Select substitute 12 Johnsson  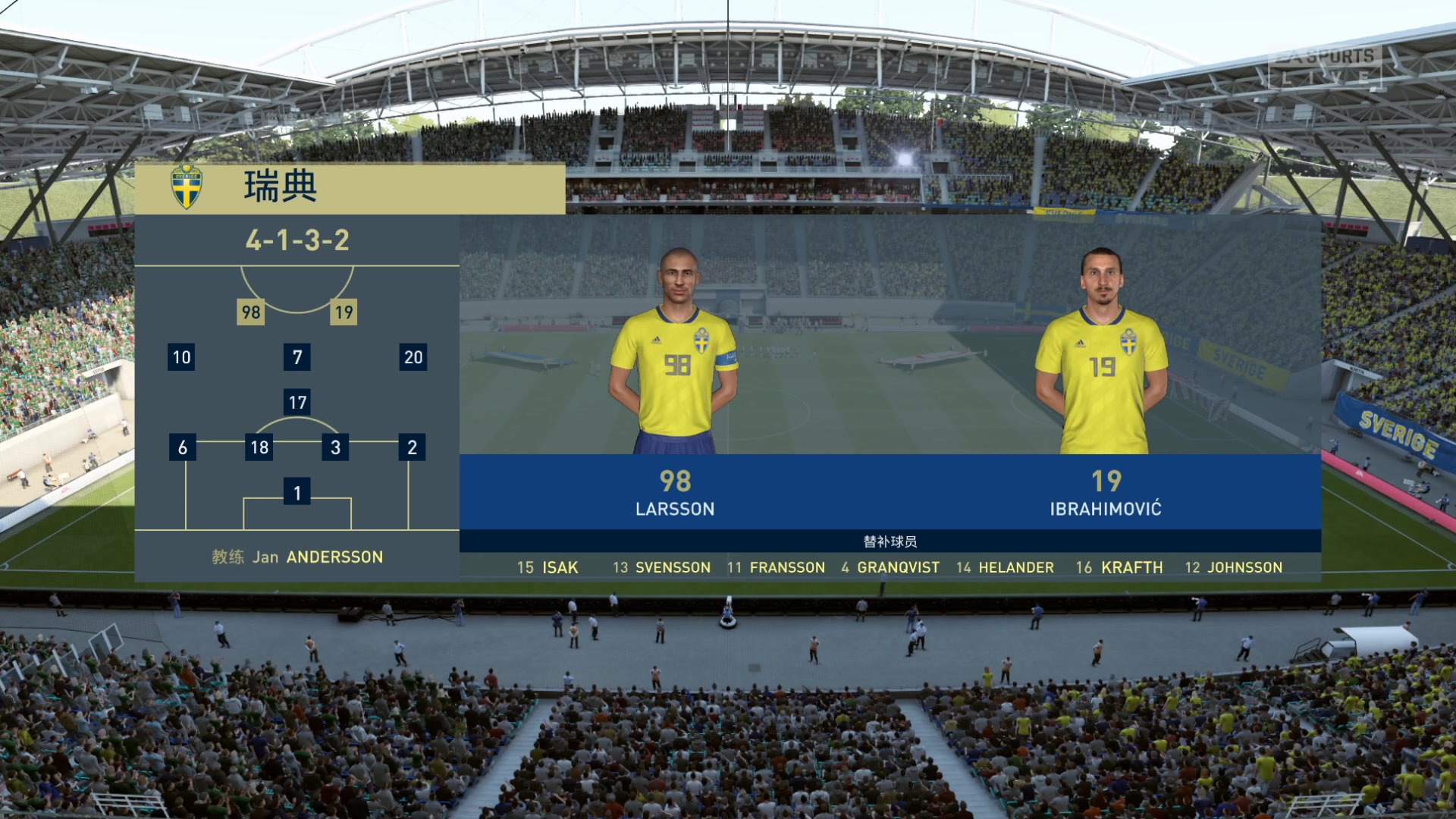click(x=1234, y=567)
